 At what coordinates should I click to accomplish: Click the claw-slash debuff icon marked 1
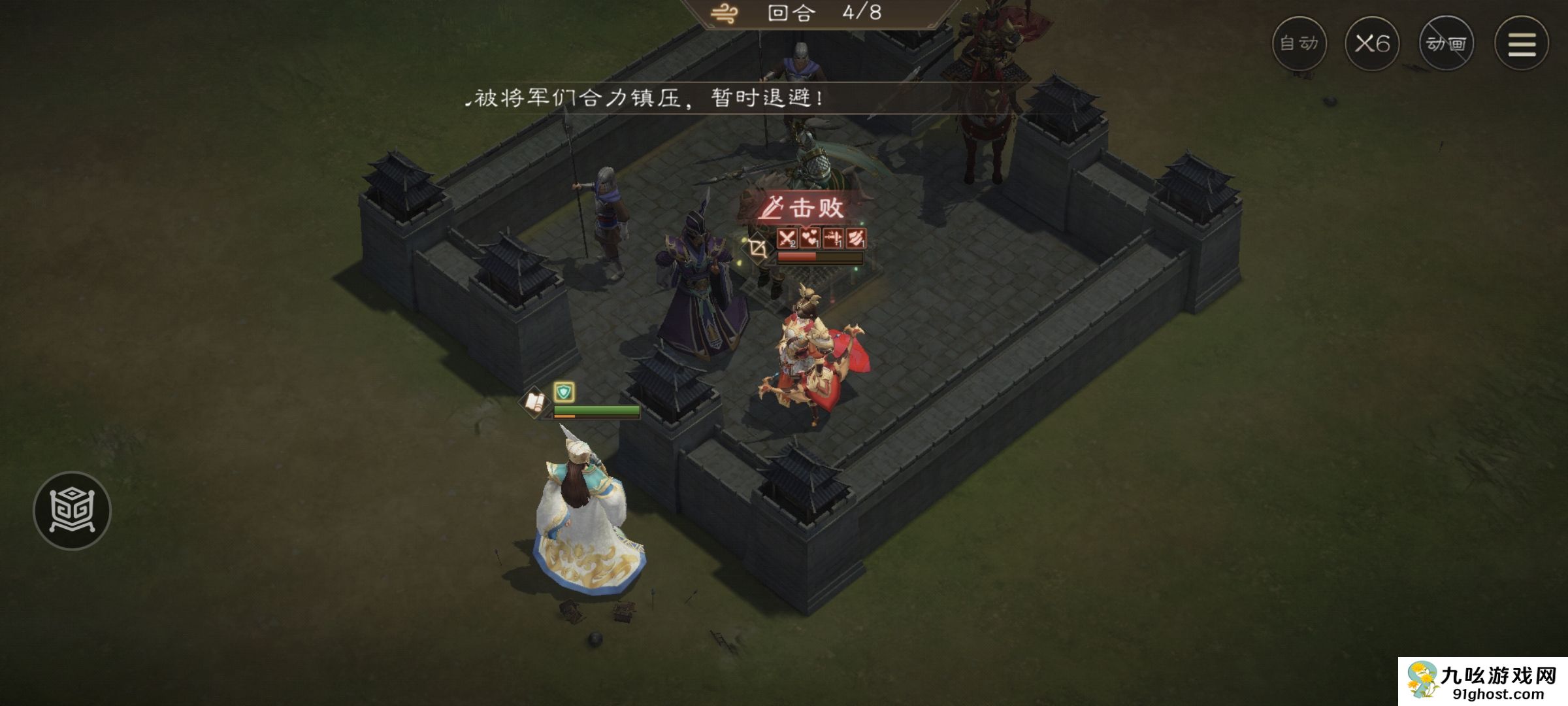pos(857,239)
